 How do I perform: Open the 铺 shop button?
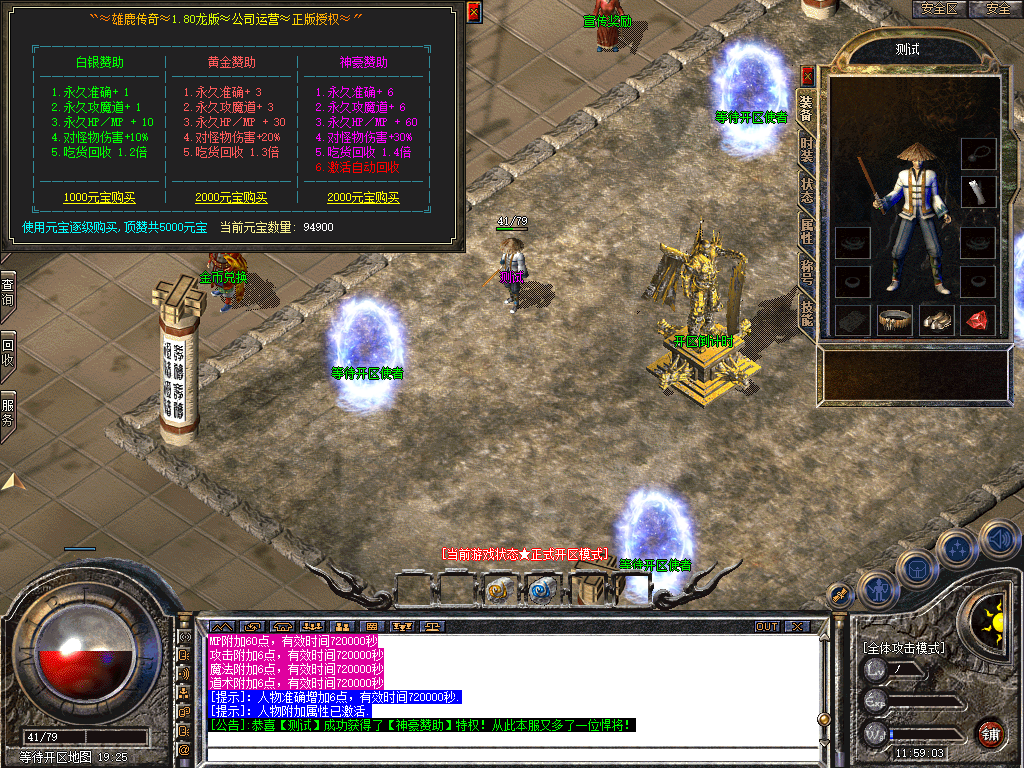click(x=991, y=734)
